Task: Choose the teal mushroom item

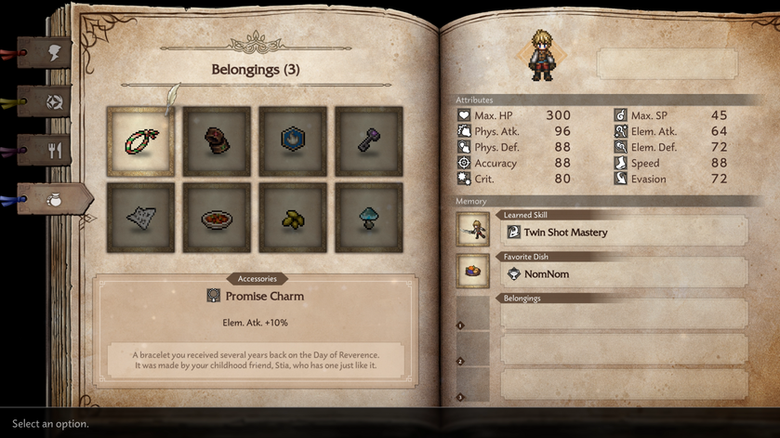Action: click(369, 217)
